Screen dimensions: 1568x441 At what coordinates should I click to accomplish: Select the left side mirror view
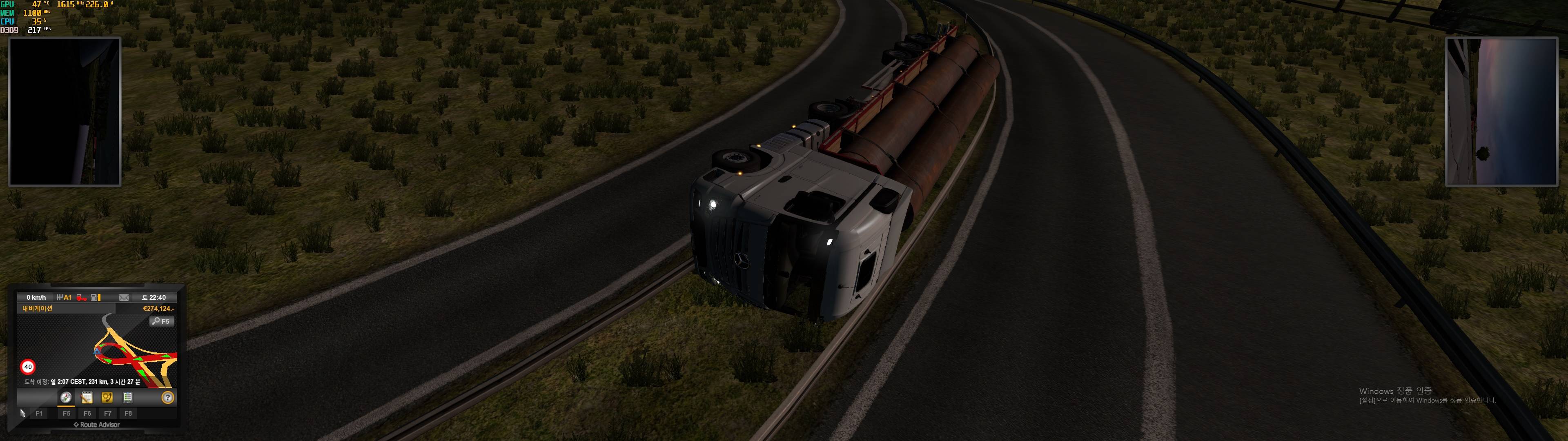click(65, 111)
